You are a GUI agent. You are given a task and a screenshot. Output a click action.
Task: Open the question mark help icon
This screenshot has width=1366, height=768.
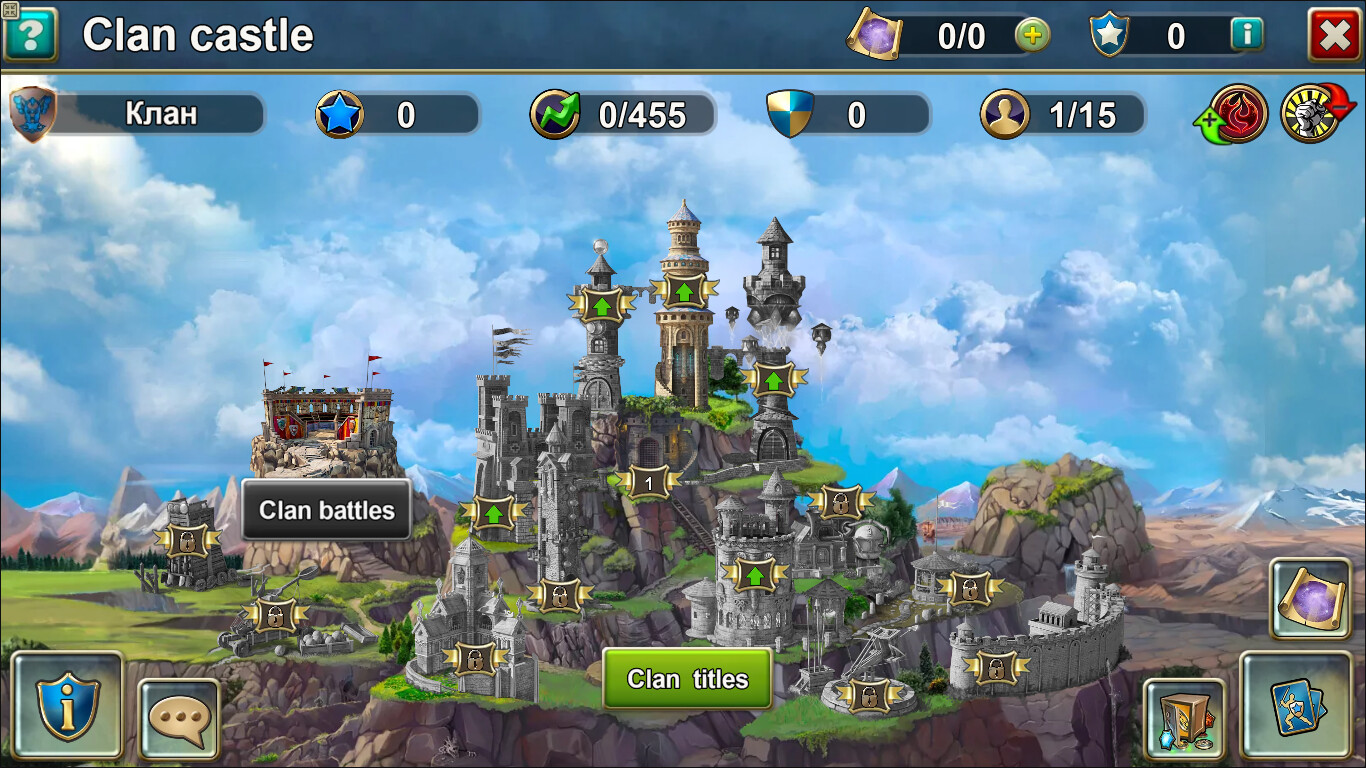29,36
